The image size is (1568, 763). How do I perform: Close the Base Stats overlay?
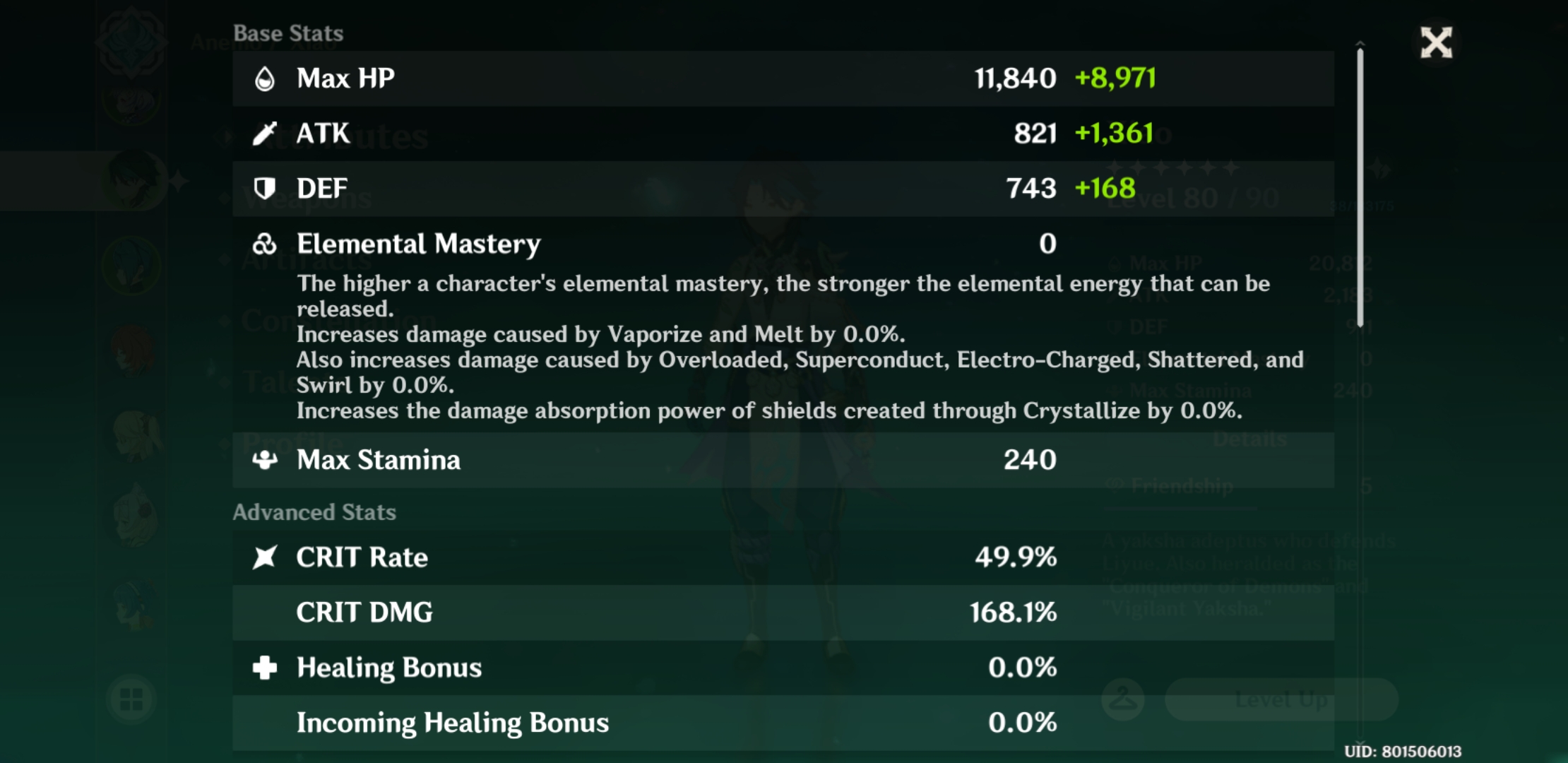pyautogui.click(x=1436, y=44)
